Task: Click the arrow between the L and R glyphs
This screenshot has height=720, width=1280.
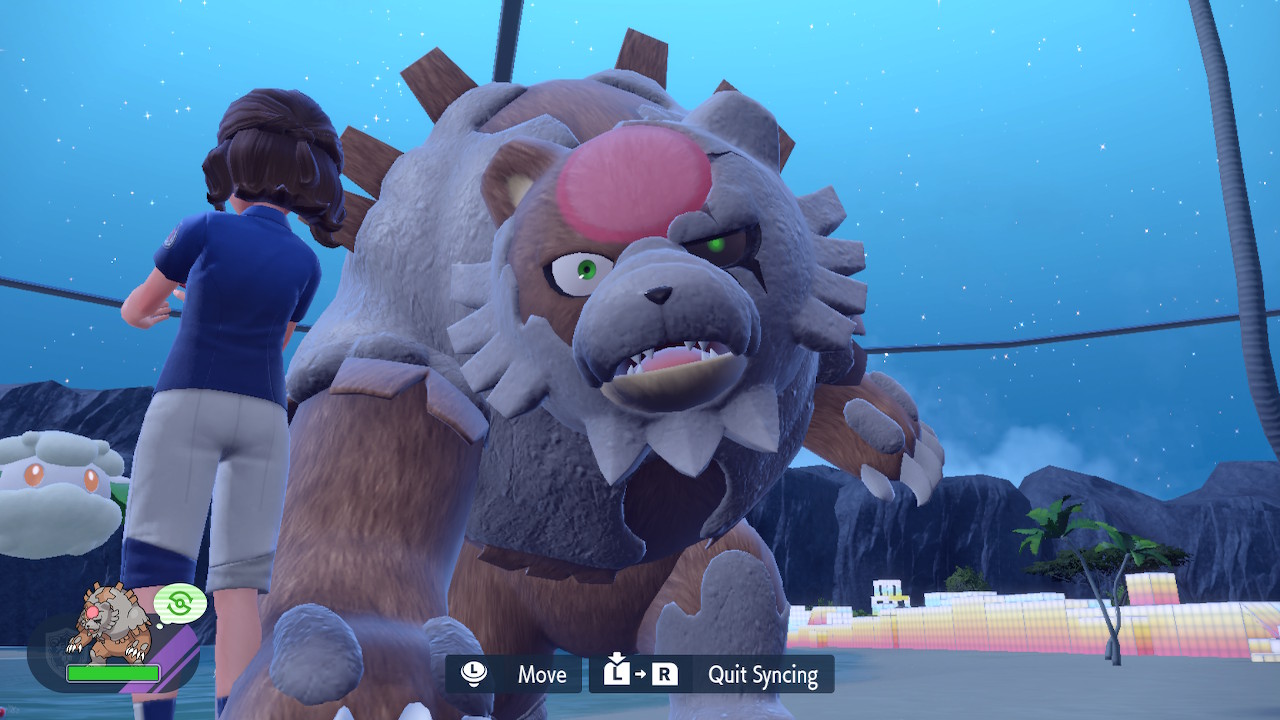Action: click(x=640, y=674)
